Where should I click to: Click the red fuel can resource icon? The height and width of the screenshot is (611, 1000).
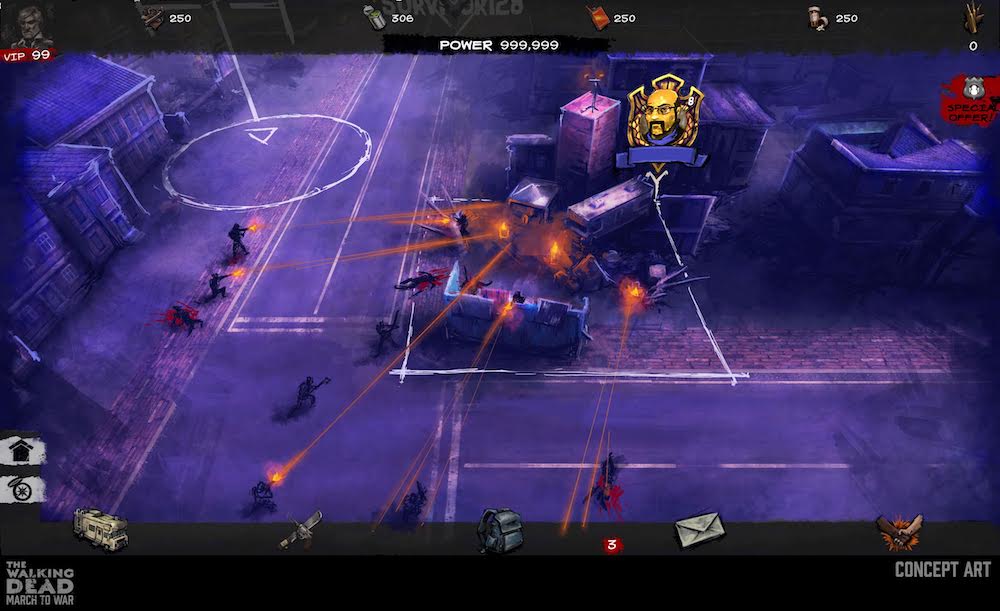pyautogui.click(x=597, y=18)
